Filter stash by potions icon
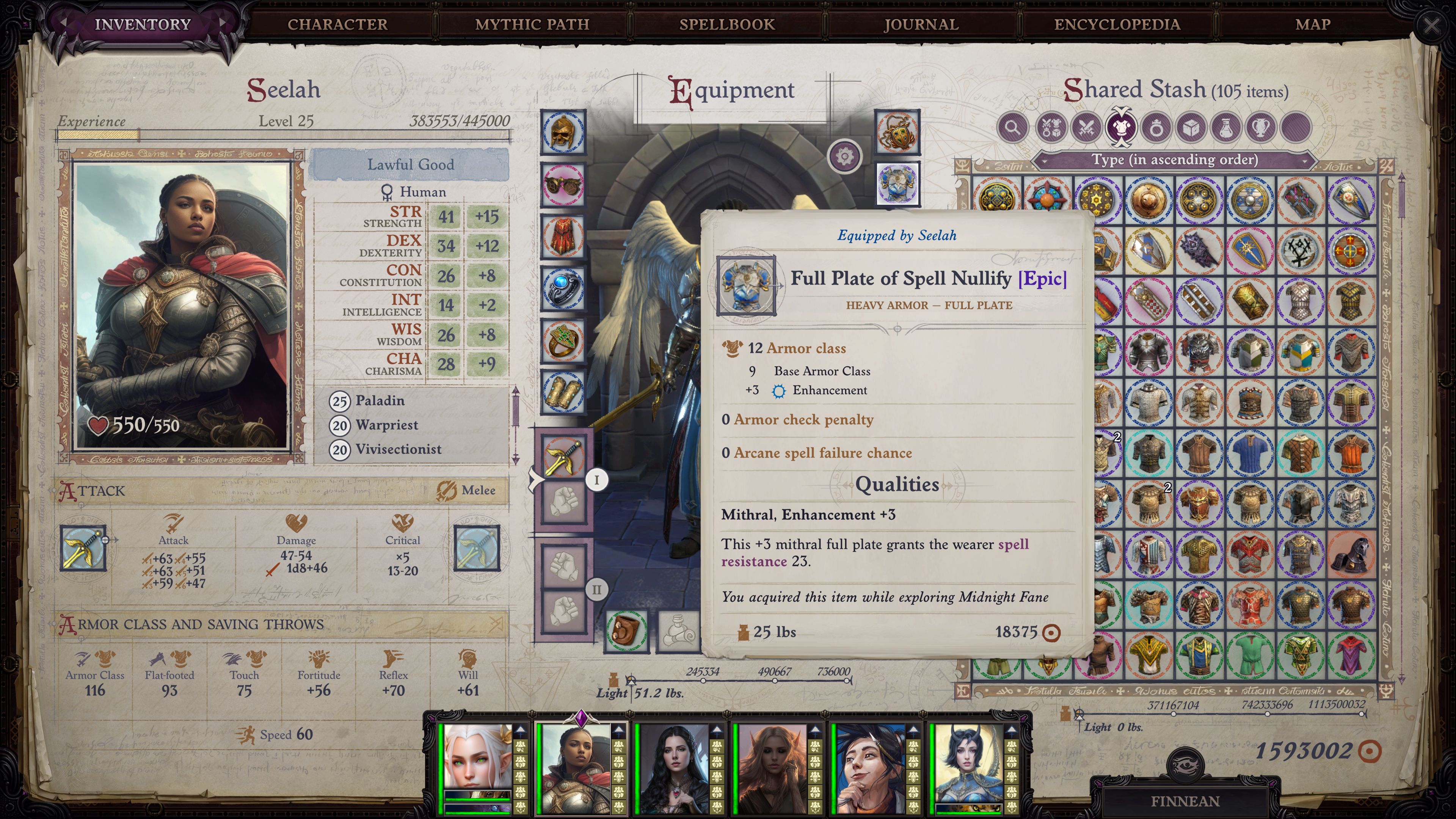1456x819 pixels. tap(1225, 127)
